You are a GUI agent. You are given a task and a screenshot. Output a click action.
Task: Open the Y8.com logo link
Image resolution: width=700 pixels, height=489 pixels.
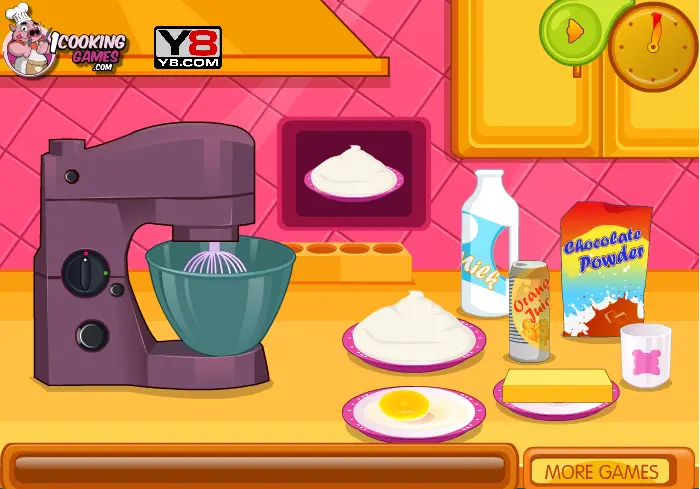pos(187,47)
